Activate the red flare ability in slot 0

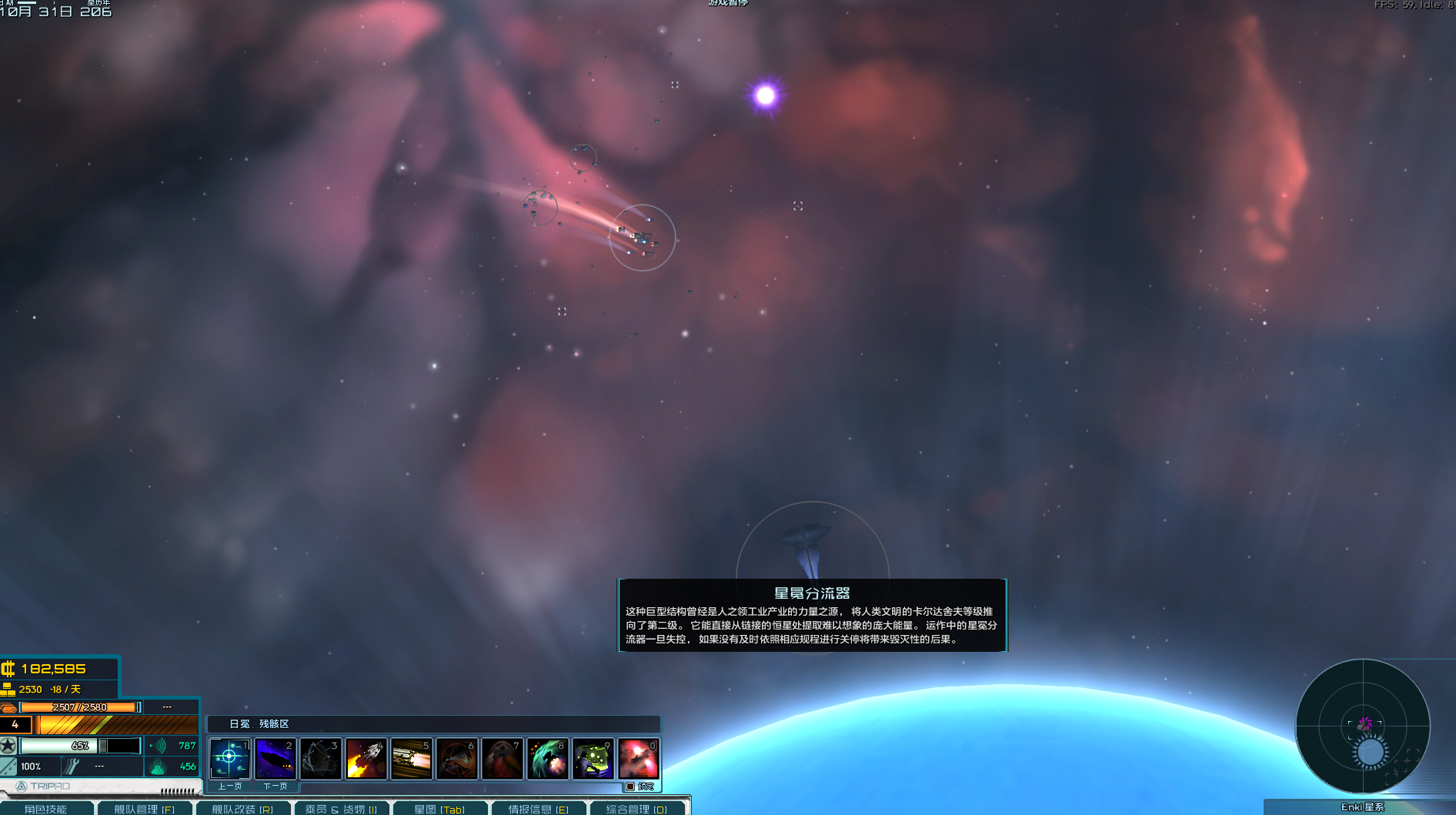click(638, 759)
